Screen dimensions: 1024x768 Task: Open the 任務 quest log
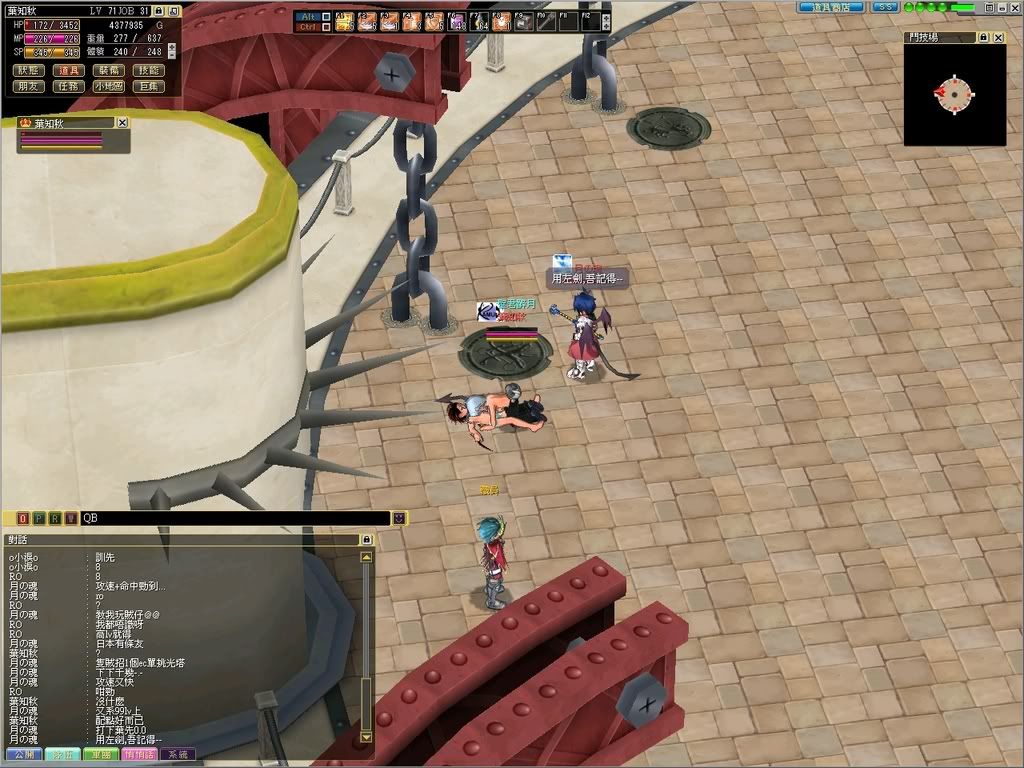[69, 86]
